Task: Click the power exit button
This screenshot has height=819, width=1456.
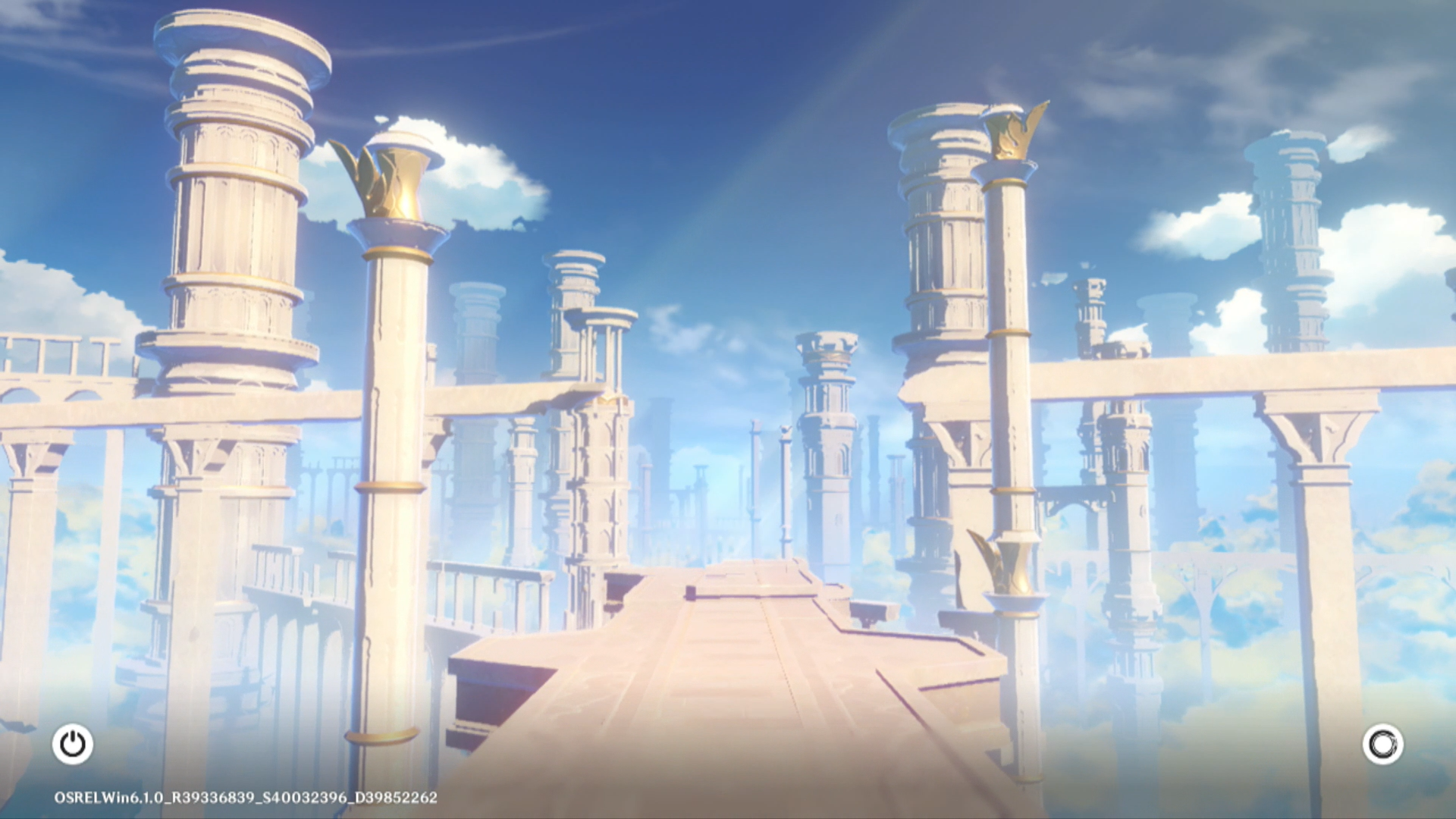Action: 73,744
